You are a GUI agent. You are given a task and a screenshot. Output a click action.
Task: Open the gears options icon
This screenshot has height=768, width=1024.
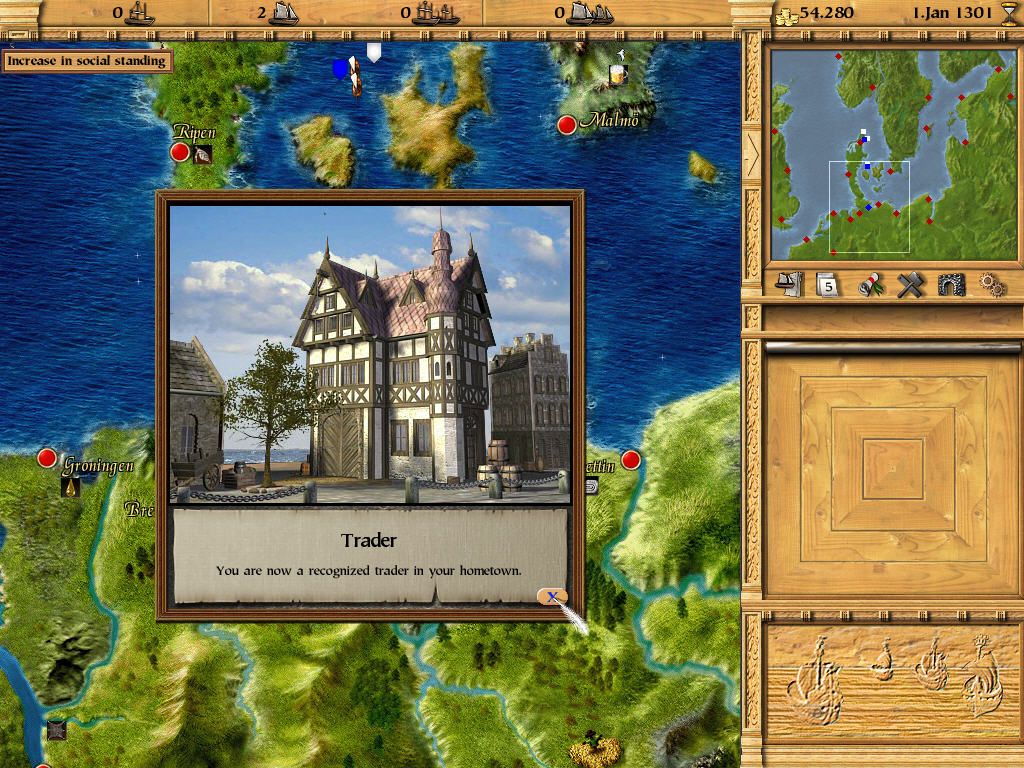(991, 286)
